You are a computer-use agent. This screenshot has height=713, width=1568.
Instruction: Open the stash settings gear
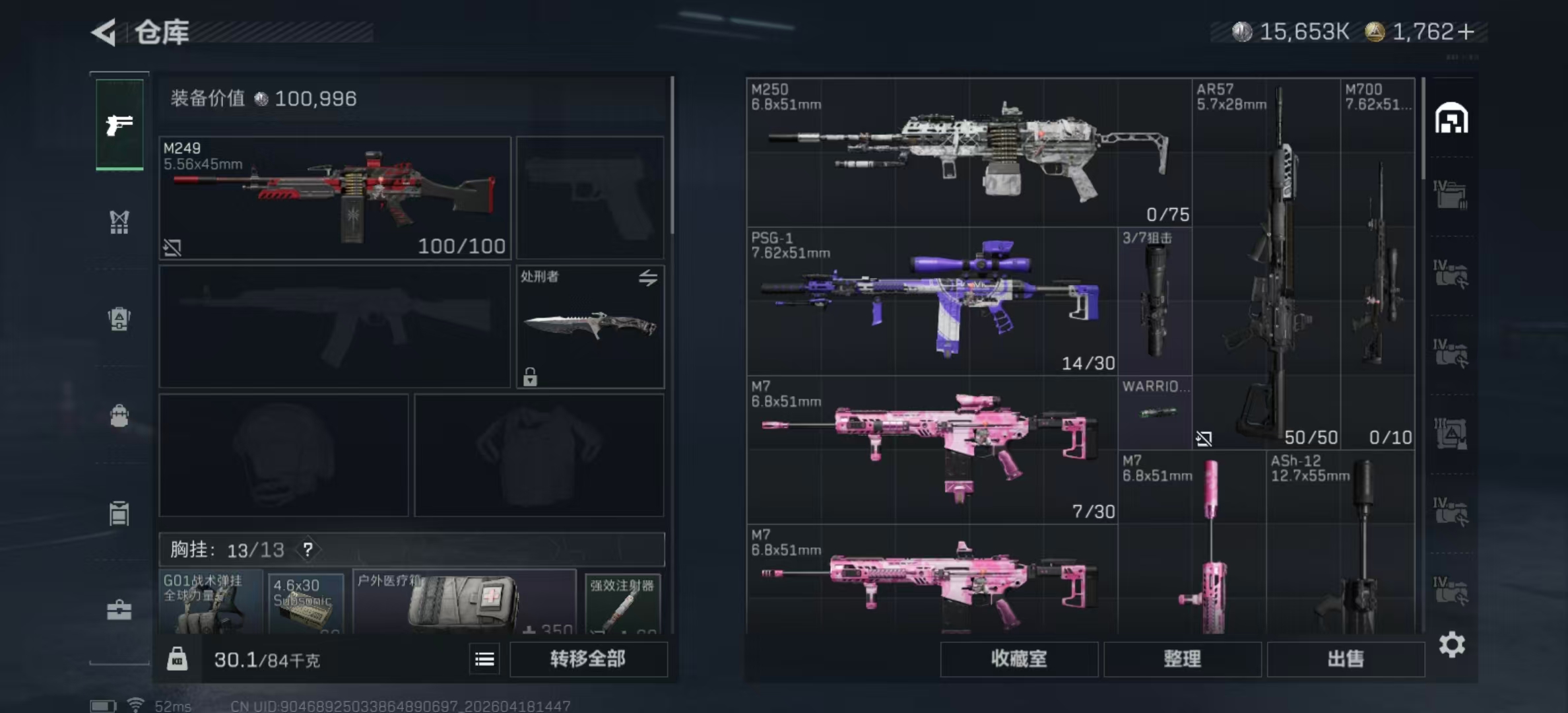1451,644
